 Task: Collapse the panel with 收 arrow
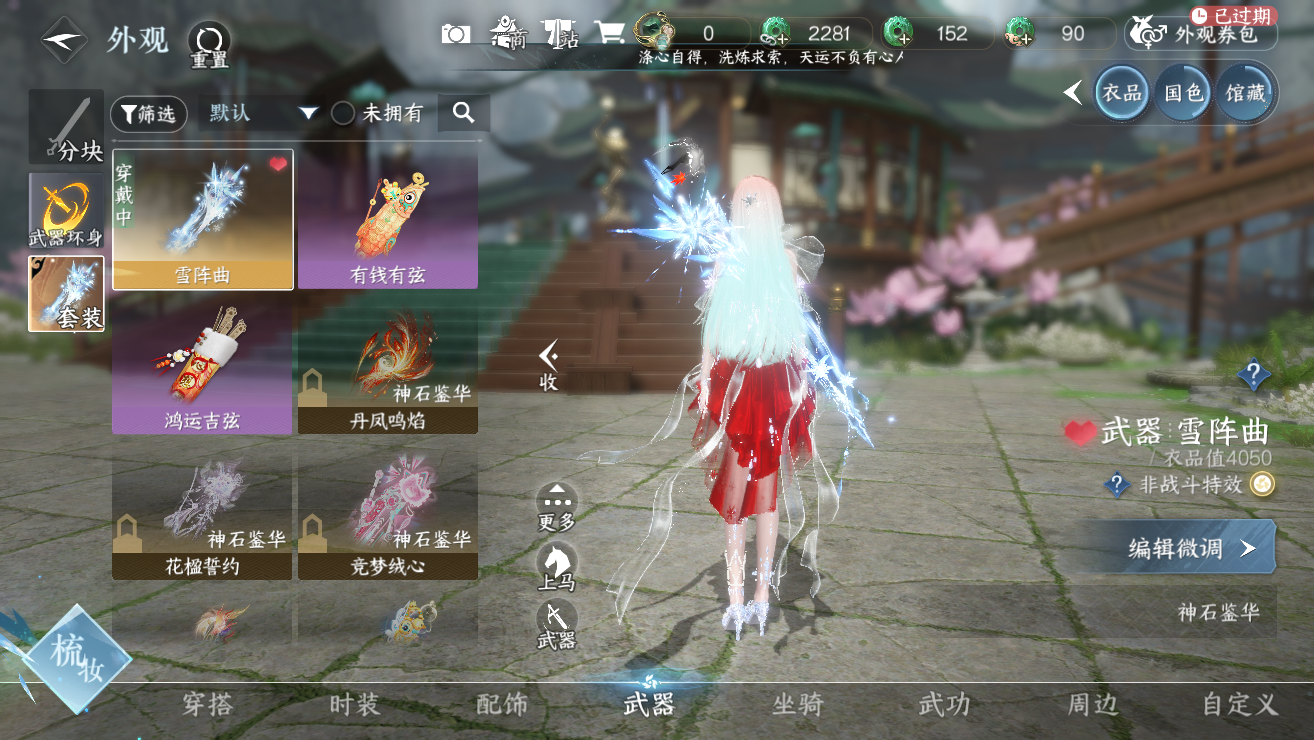point(548,364)
